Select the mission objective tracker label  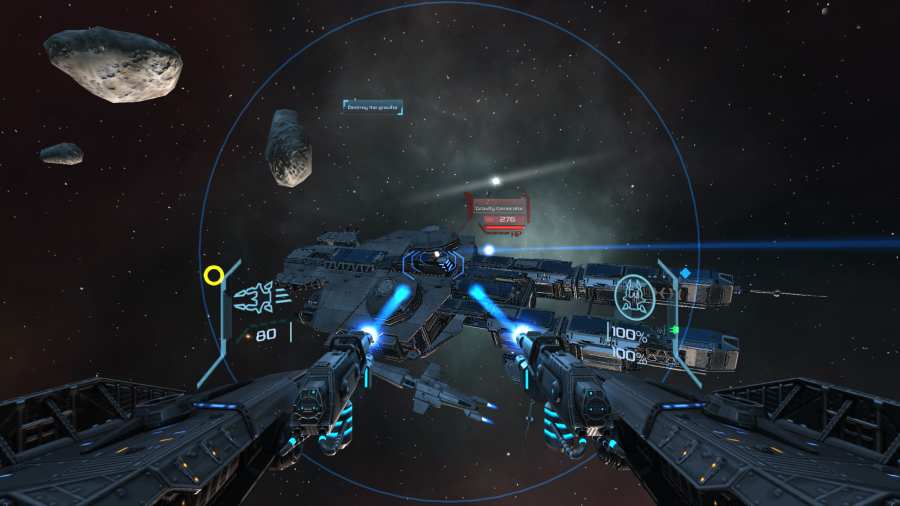[x=372, y=105]
